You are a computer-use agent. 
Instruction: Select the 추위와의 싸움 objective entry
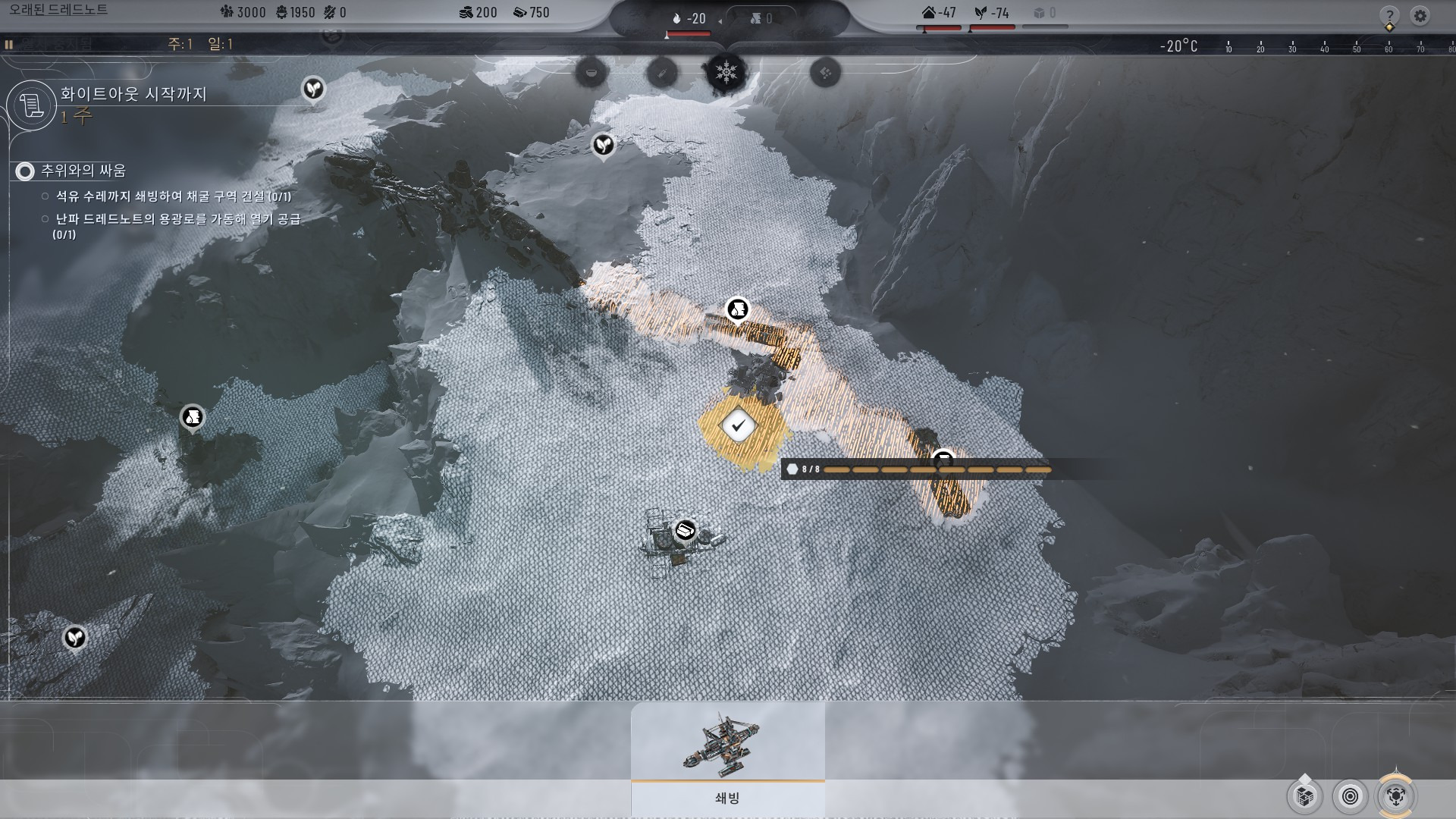(83, 171)
